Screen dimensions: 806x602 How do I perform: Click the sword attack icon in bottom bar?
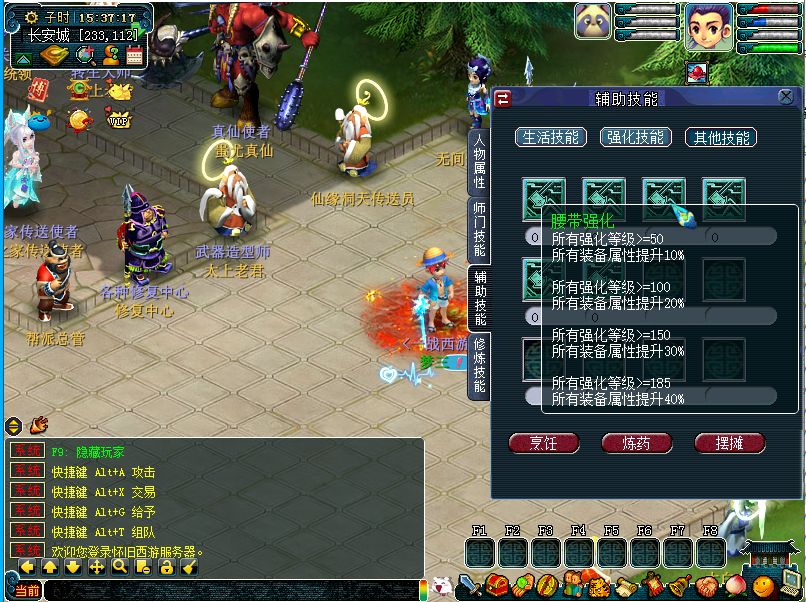coord(469,586)
